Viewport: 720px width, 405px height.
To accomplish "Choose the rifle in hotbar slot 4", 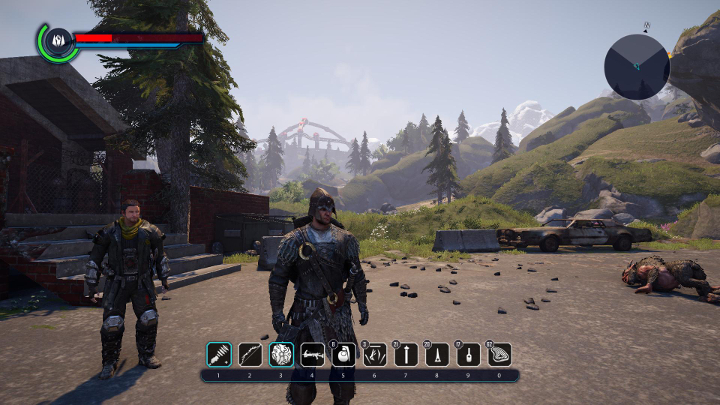I will (312, 354).
